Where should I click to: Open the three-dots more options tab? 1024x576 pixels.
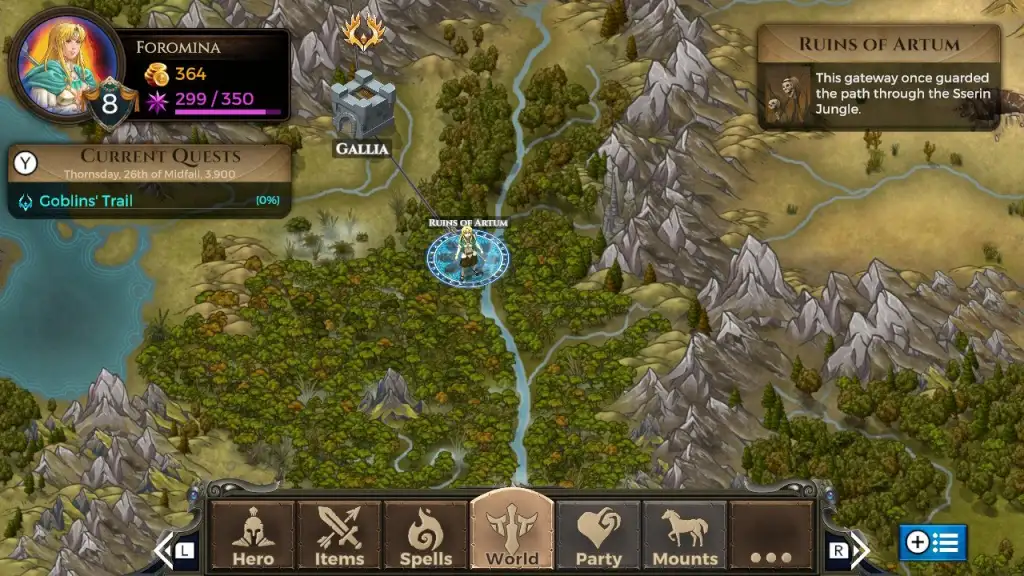click(x=771, y=536)
